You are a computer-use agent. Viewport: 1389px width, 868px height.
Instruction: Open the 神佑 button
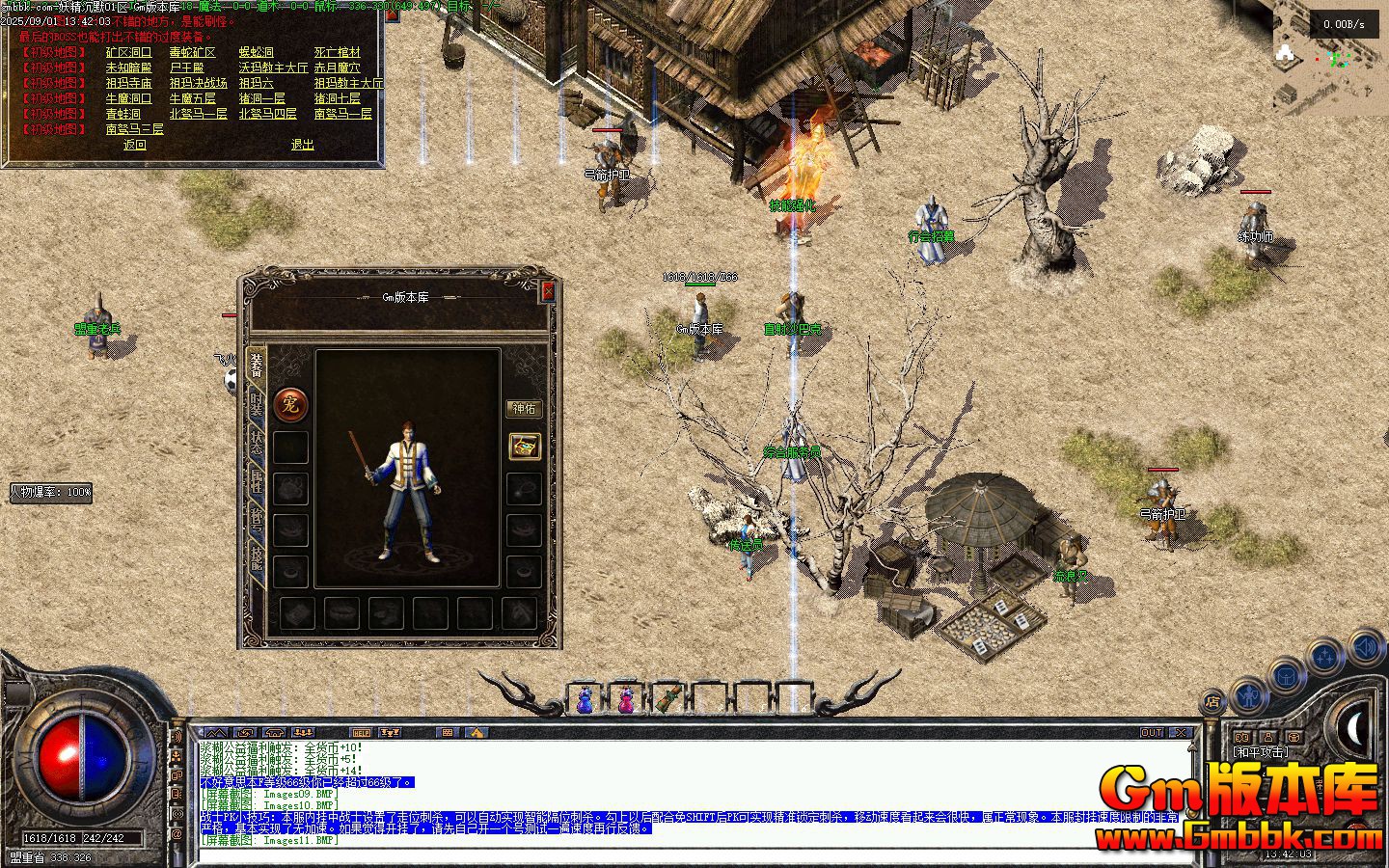[524, 408]
